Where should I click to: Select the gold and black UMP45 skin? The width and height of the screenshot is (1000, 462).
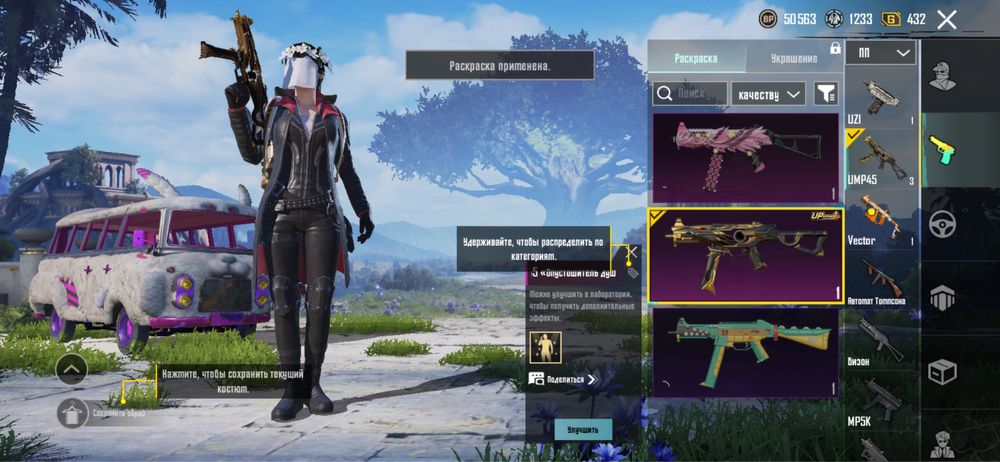click(745, 255)
